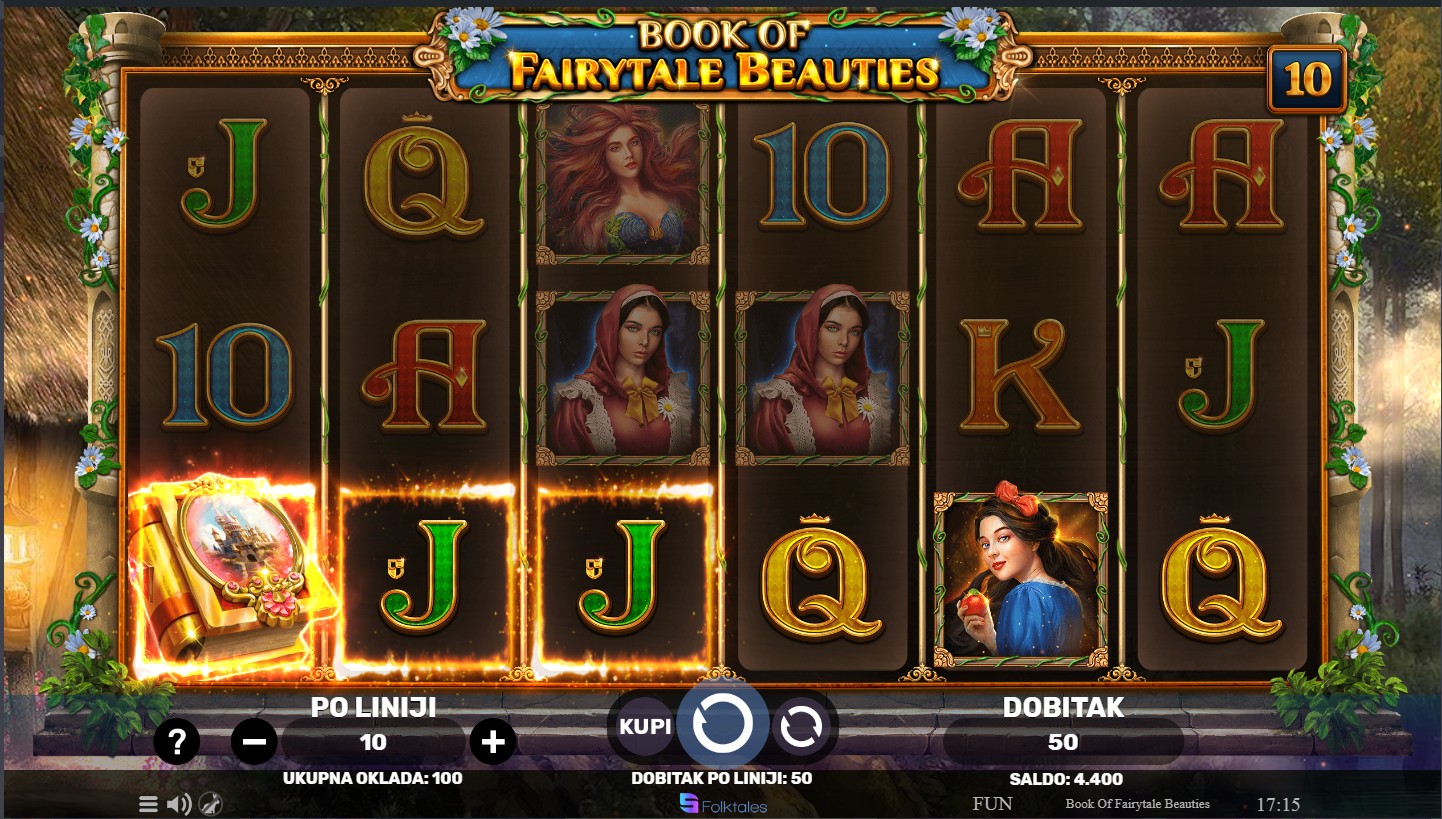Increase the bet per line with plus
This screenshot has height=819, width=1442.
tap(493, 742)
